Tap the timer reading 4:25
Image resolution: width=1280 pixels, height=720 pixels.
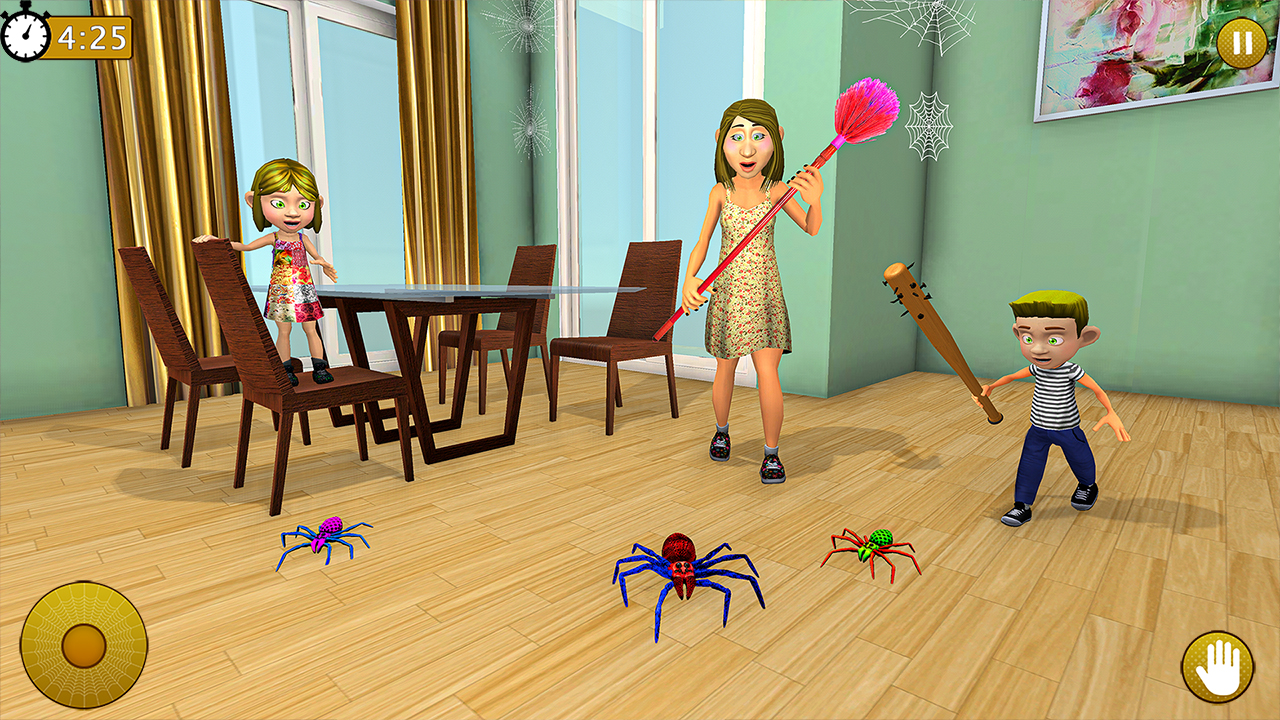[x=90, y=37]
